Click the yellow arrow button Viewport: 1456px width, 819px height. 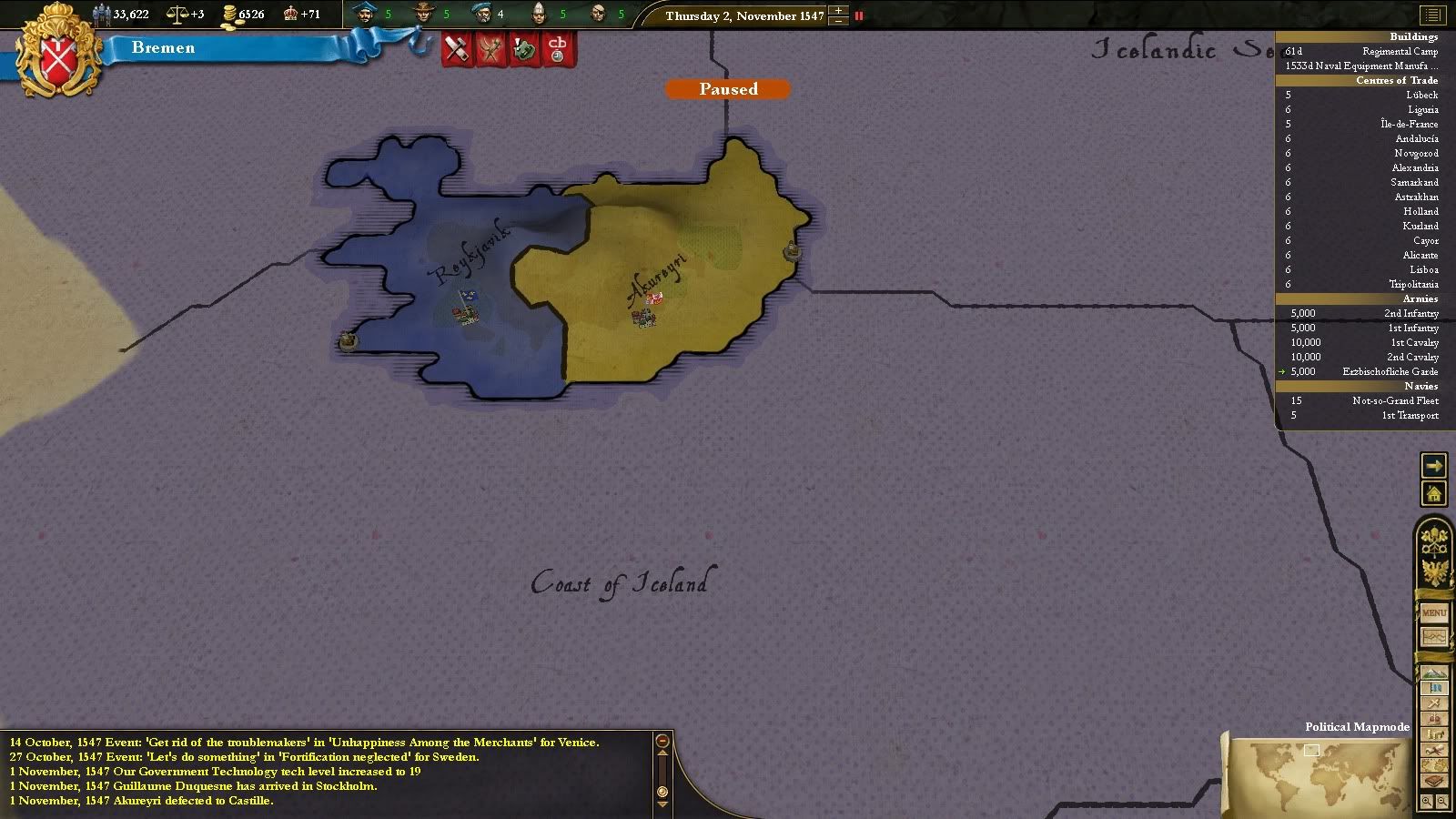click(x=1433, y=466)
